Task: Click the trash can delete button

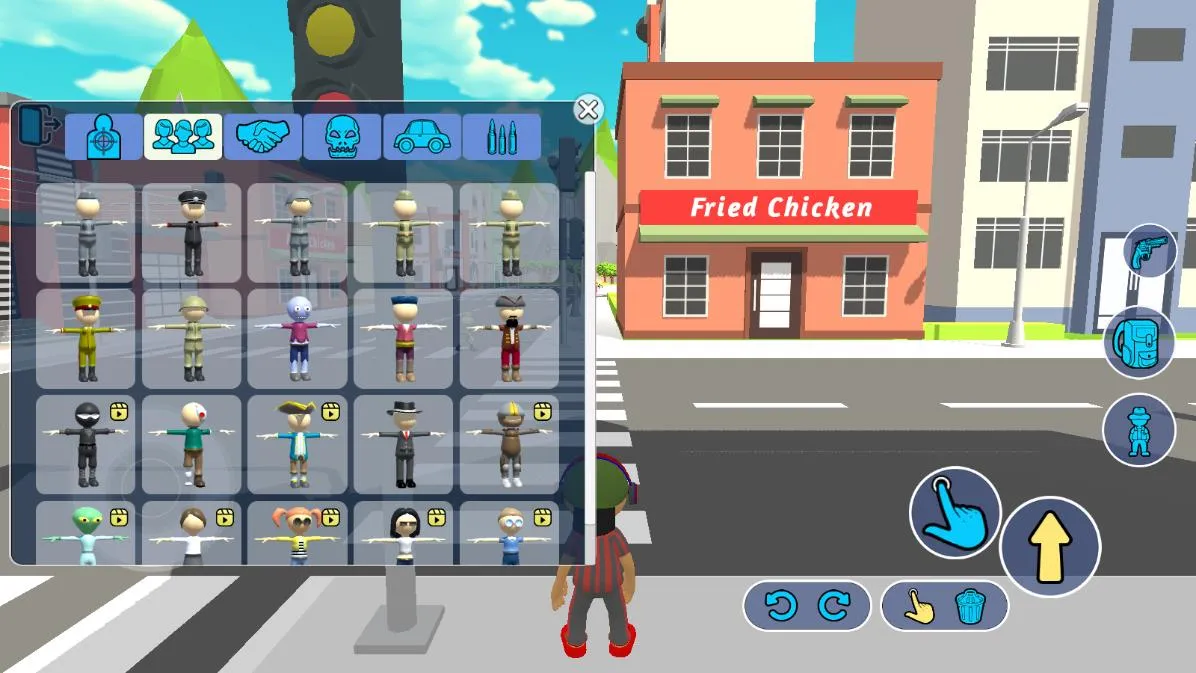Action: pos(969,607)
